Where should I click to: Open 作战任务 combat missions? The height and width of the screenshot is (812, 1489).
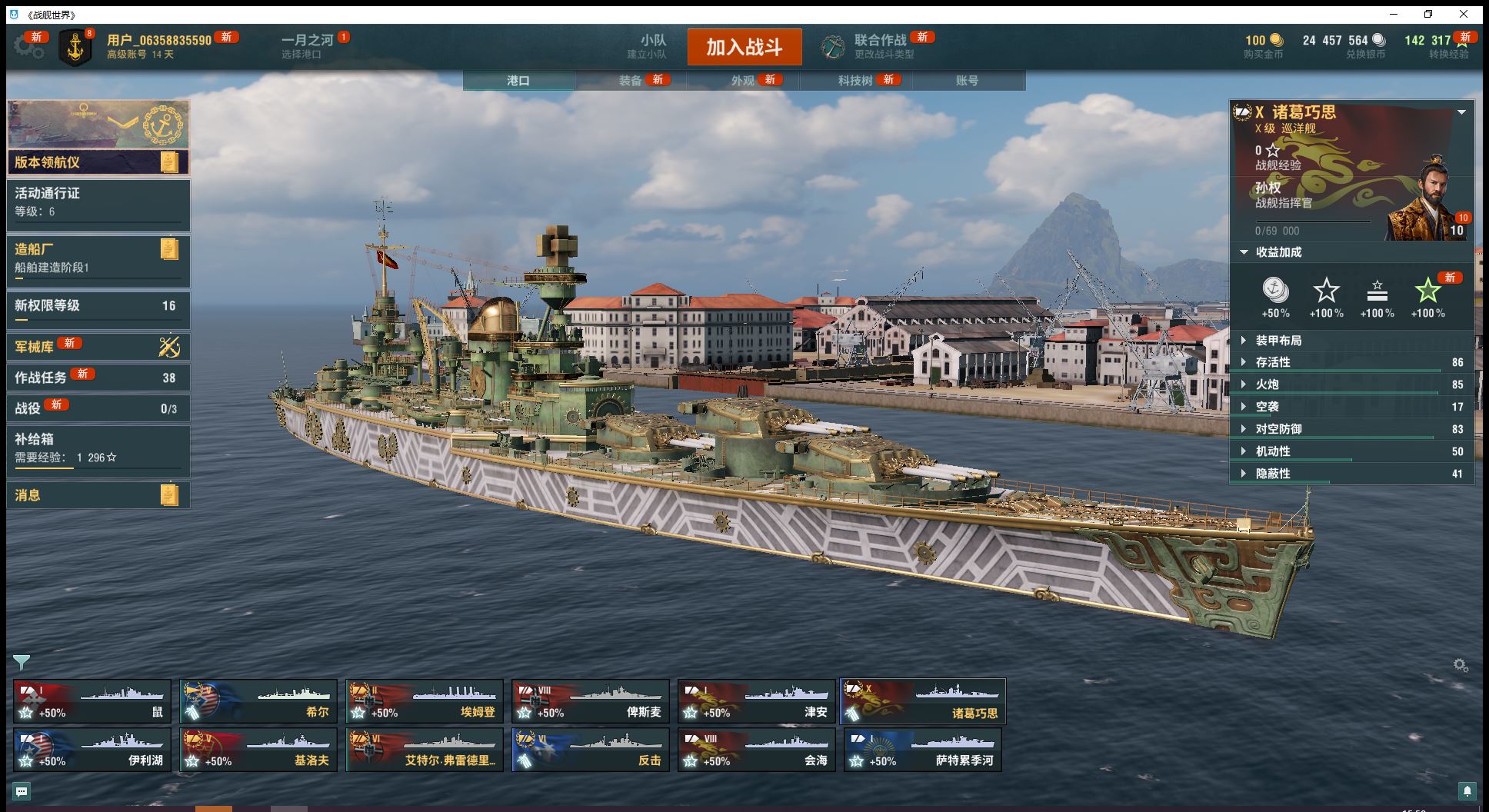pos(98,378)
